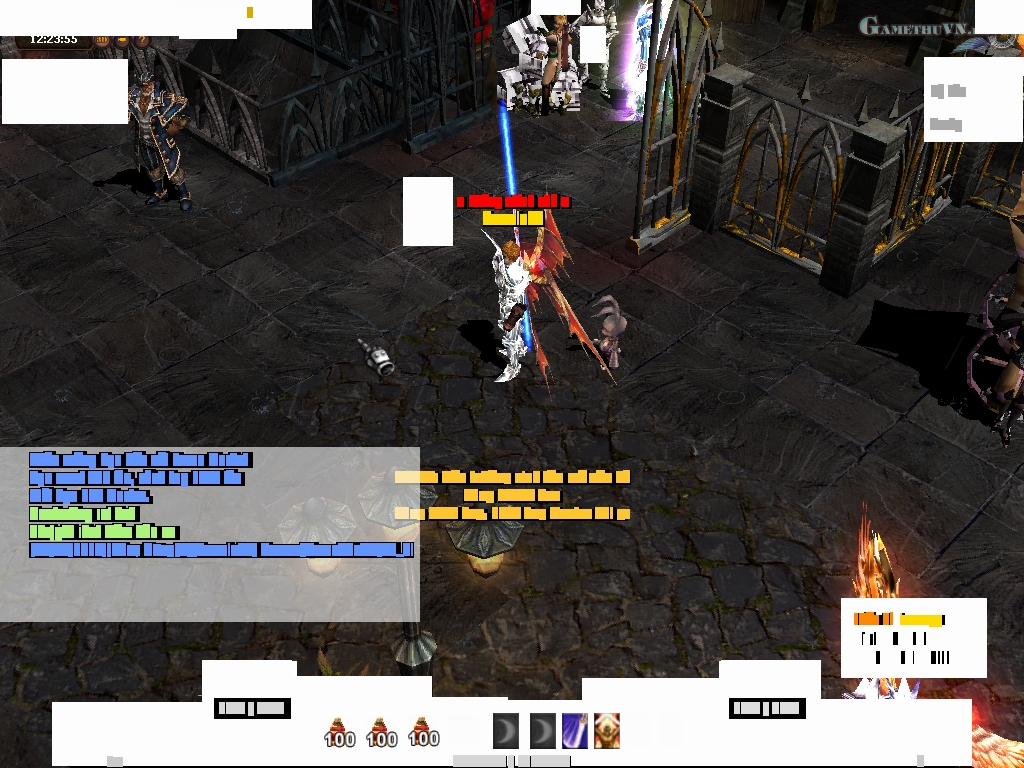Toggle the 3D camera button
The height and width of the screenshot is (768, 1024).
pyautogui.click(x=104, y=41)
